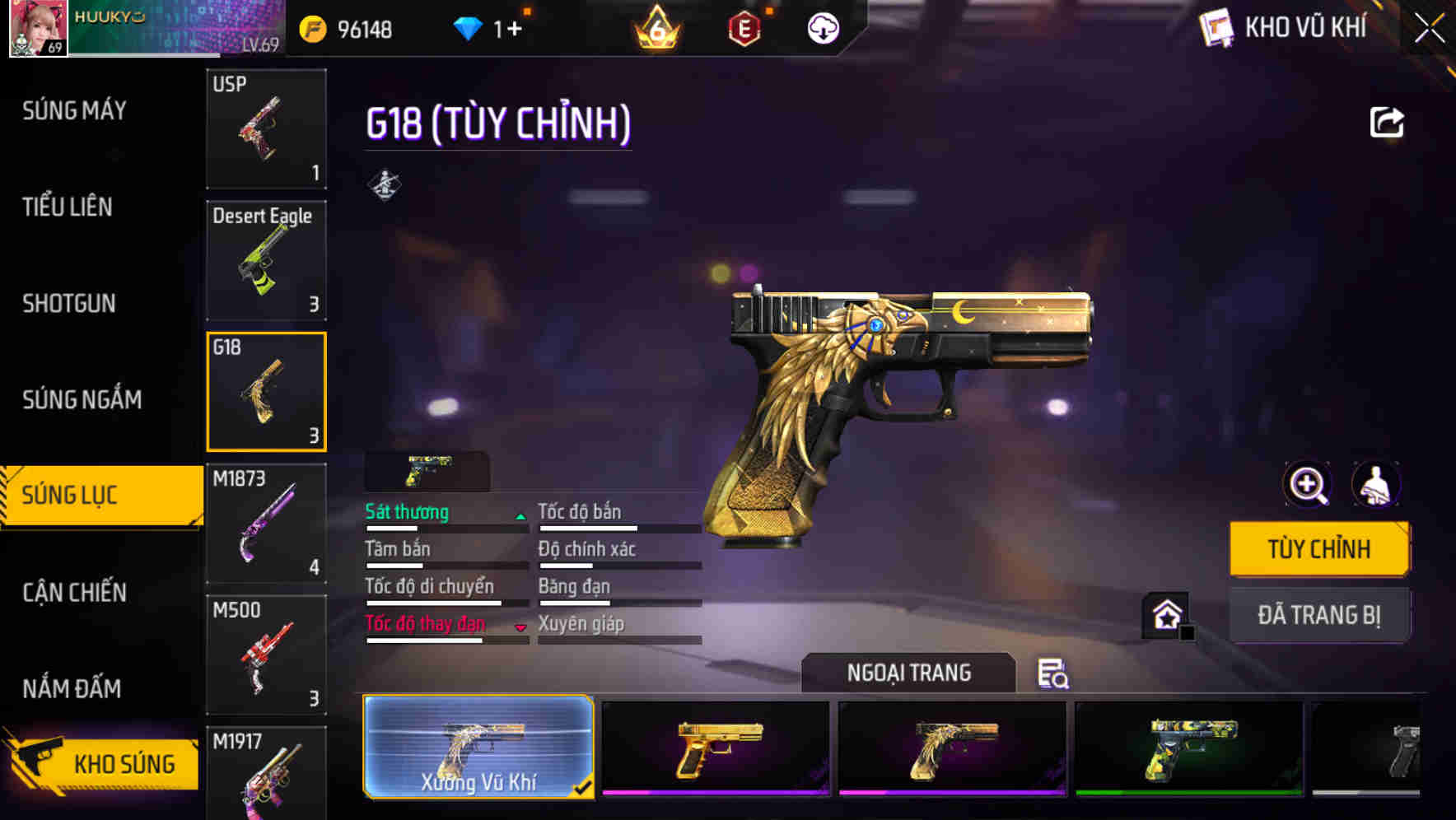Select the Desert Eagle in the weapon list
This screenshot has height=820, width=1456.
point(266,259)
